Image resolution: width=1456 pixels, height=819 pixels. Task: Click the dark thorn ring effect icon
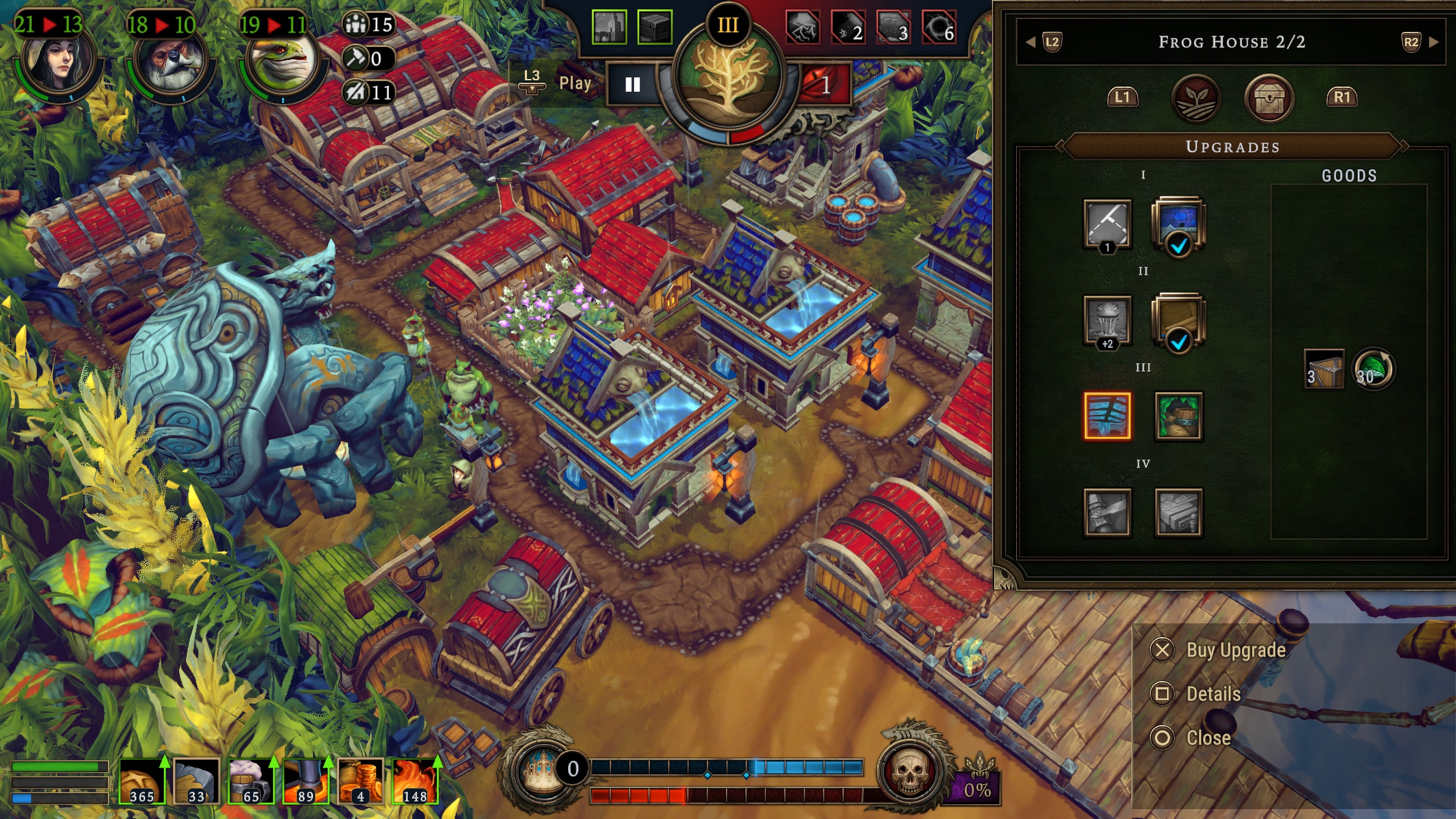click(x=939, y=27)
